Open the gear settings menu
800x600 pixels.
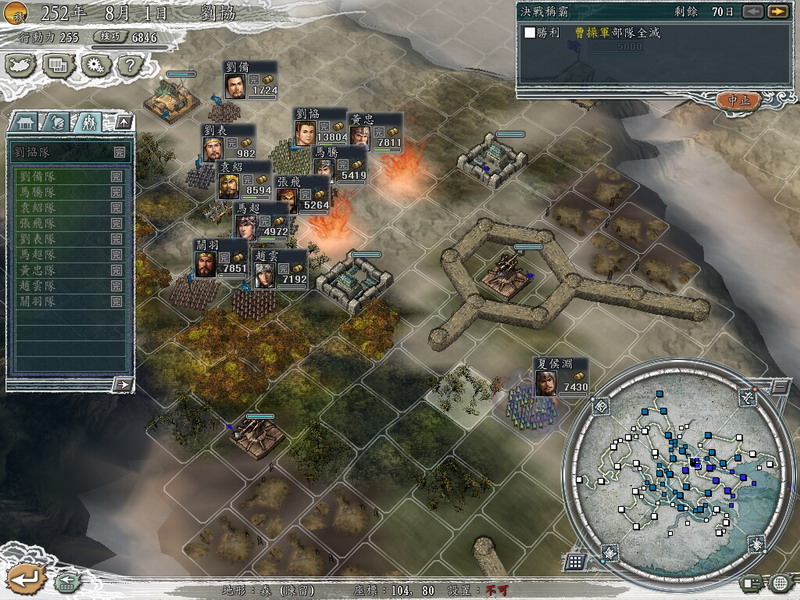(x=94, y=65)
